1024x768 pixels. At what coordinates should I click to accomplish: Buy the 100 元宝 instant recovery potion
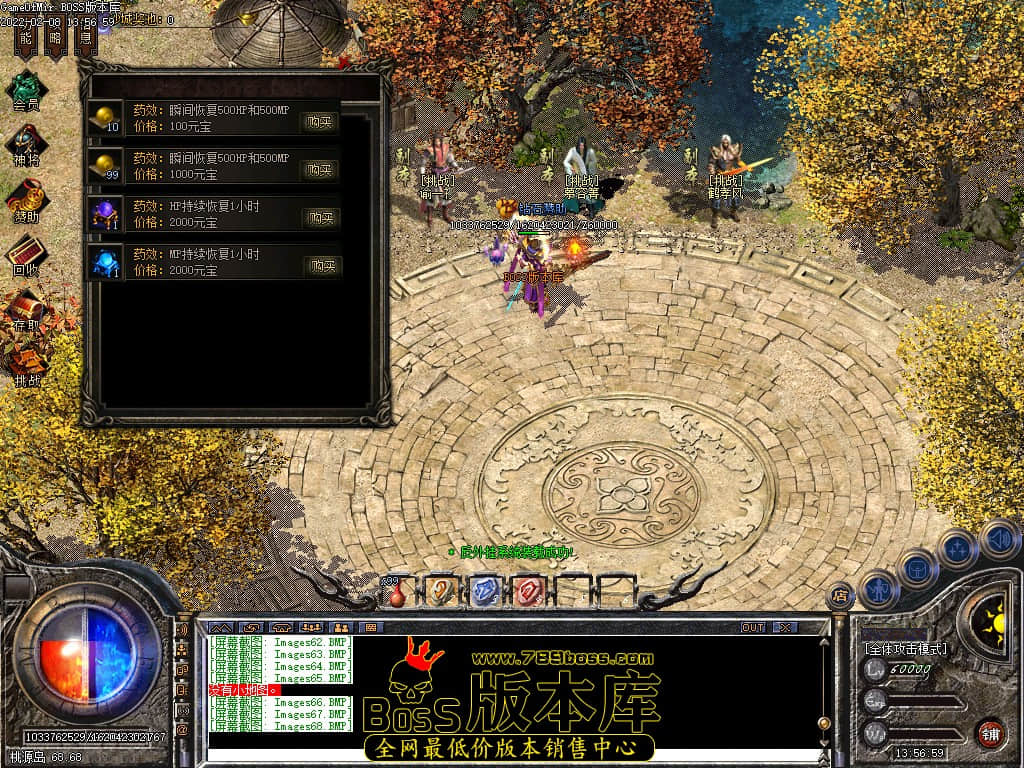[x=321, y=122]
